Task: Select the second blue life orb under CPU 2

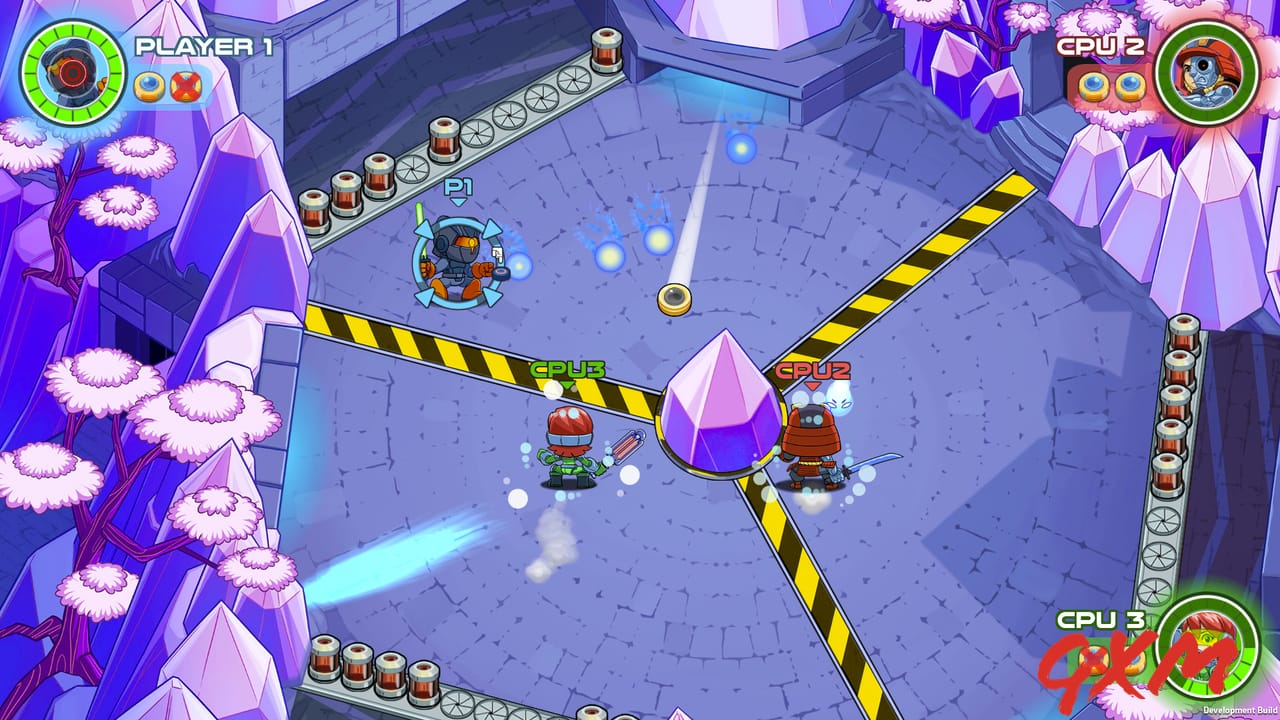Action: click(x=1128, y=85)
